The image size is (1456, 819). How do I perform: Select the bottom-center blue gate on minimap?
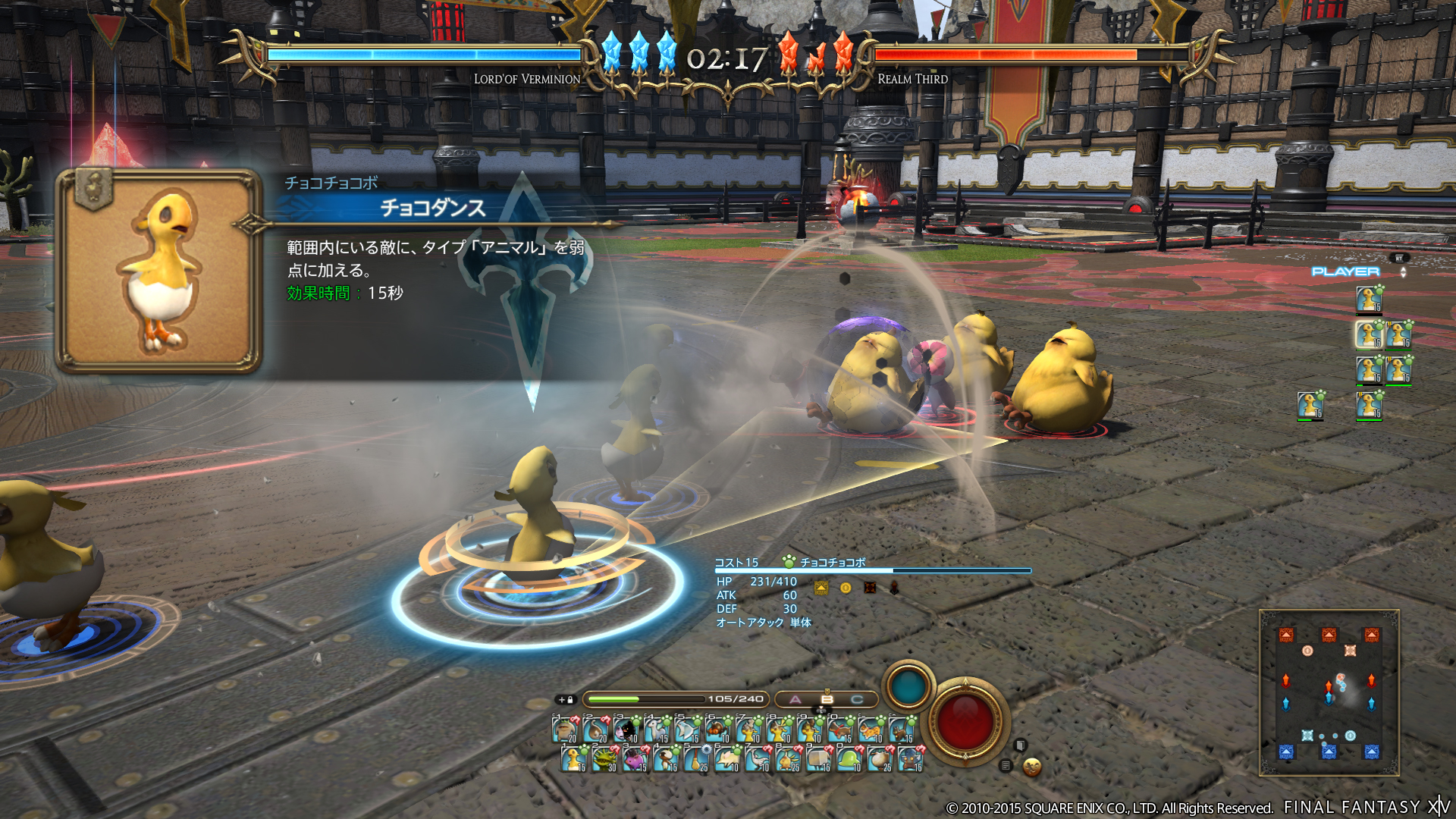point(1329,752)
